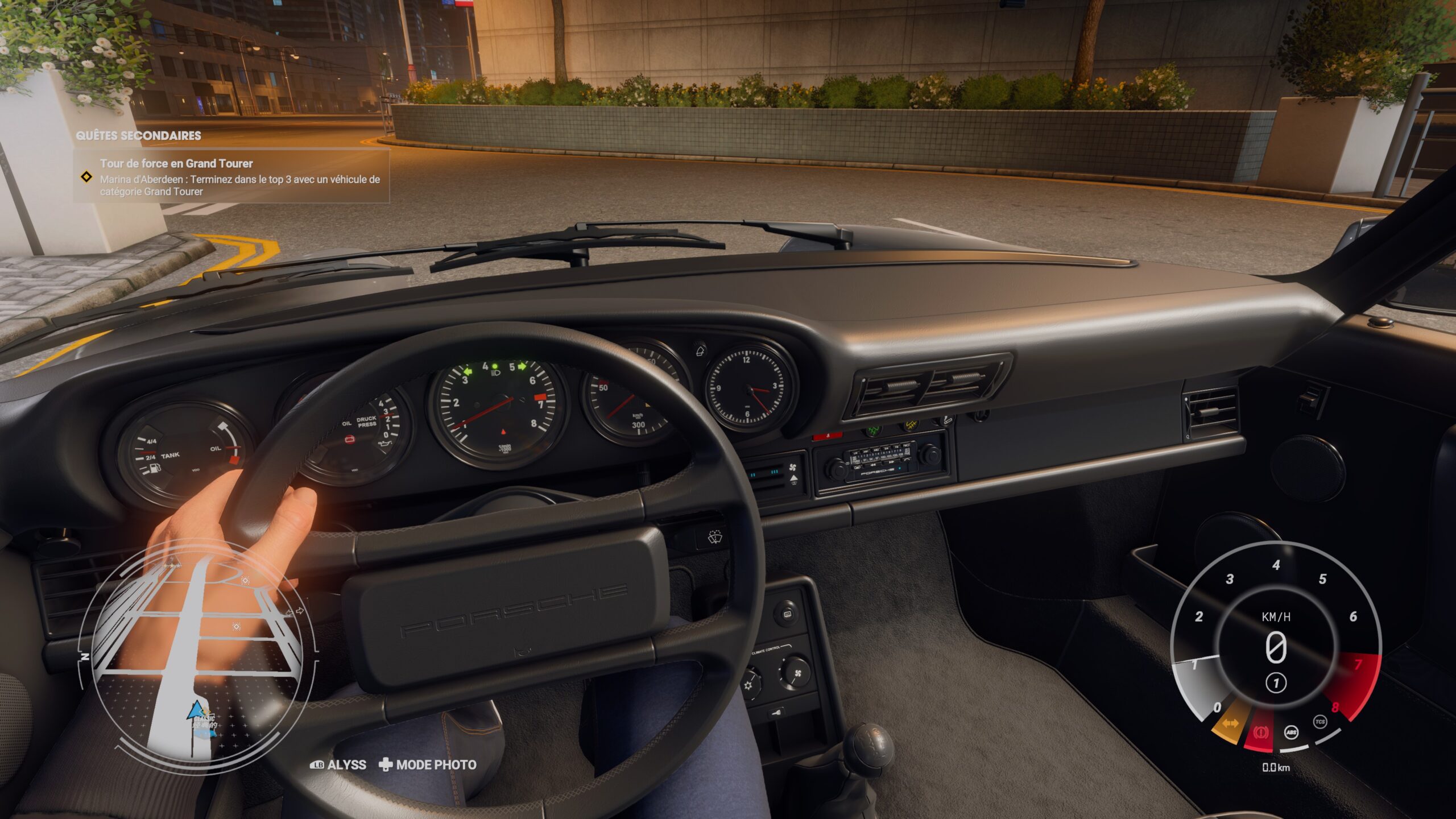Click the red handbrake warning icon
The height and width of the screenshot is (819, 1456).
pyautogui.click(x=1260, y=733)
